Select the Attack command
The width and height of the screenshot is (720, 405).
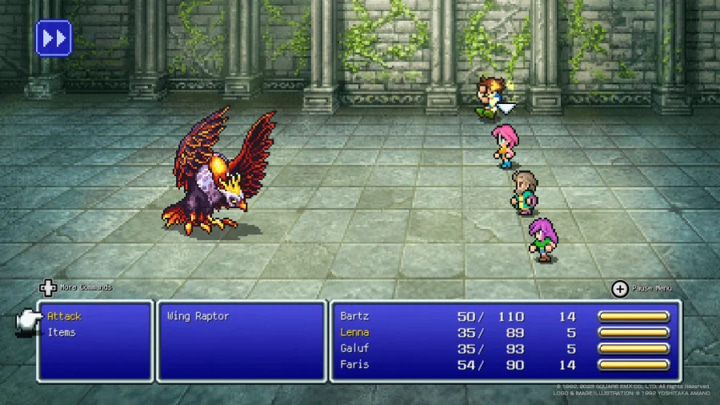tap(64, 316)
